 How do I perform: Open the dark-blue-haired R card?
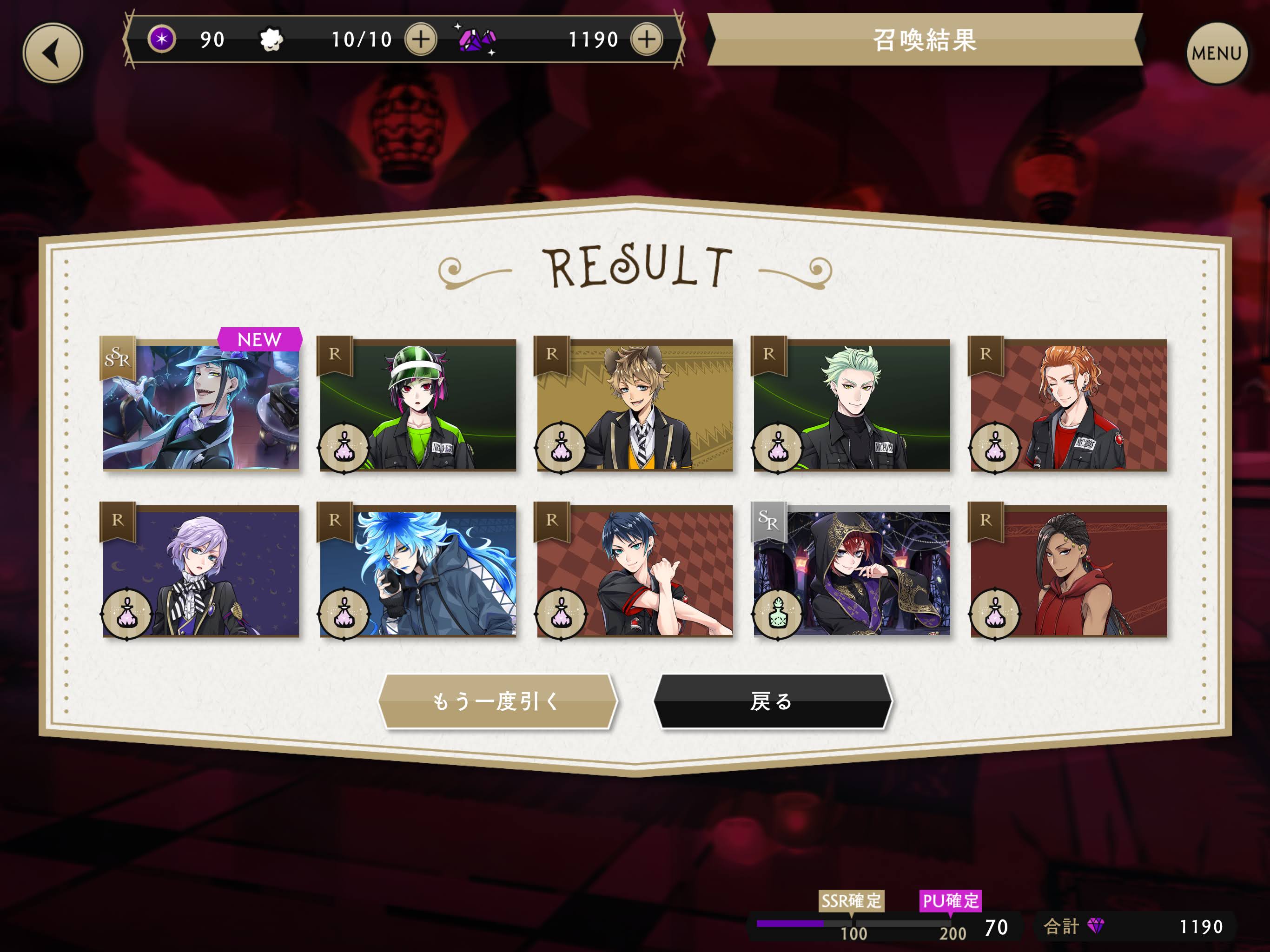tap(635, 571)
